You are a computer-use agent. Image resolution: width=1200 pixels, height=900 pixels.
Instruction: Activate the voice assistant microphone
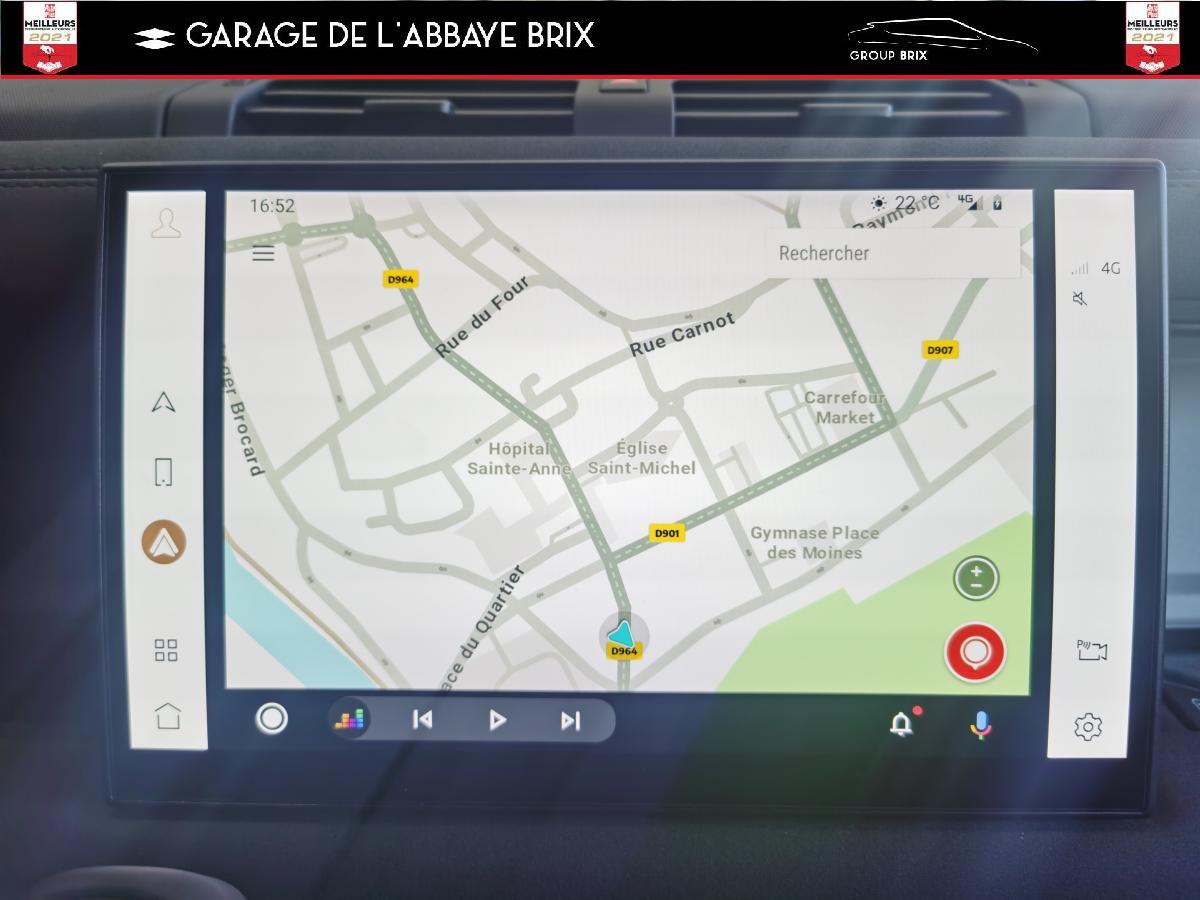point(981,724)
